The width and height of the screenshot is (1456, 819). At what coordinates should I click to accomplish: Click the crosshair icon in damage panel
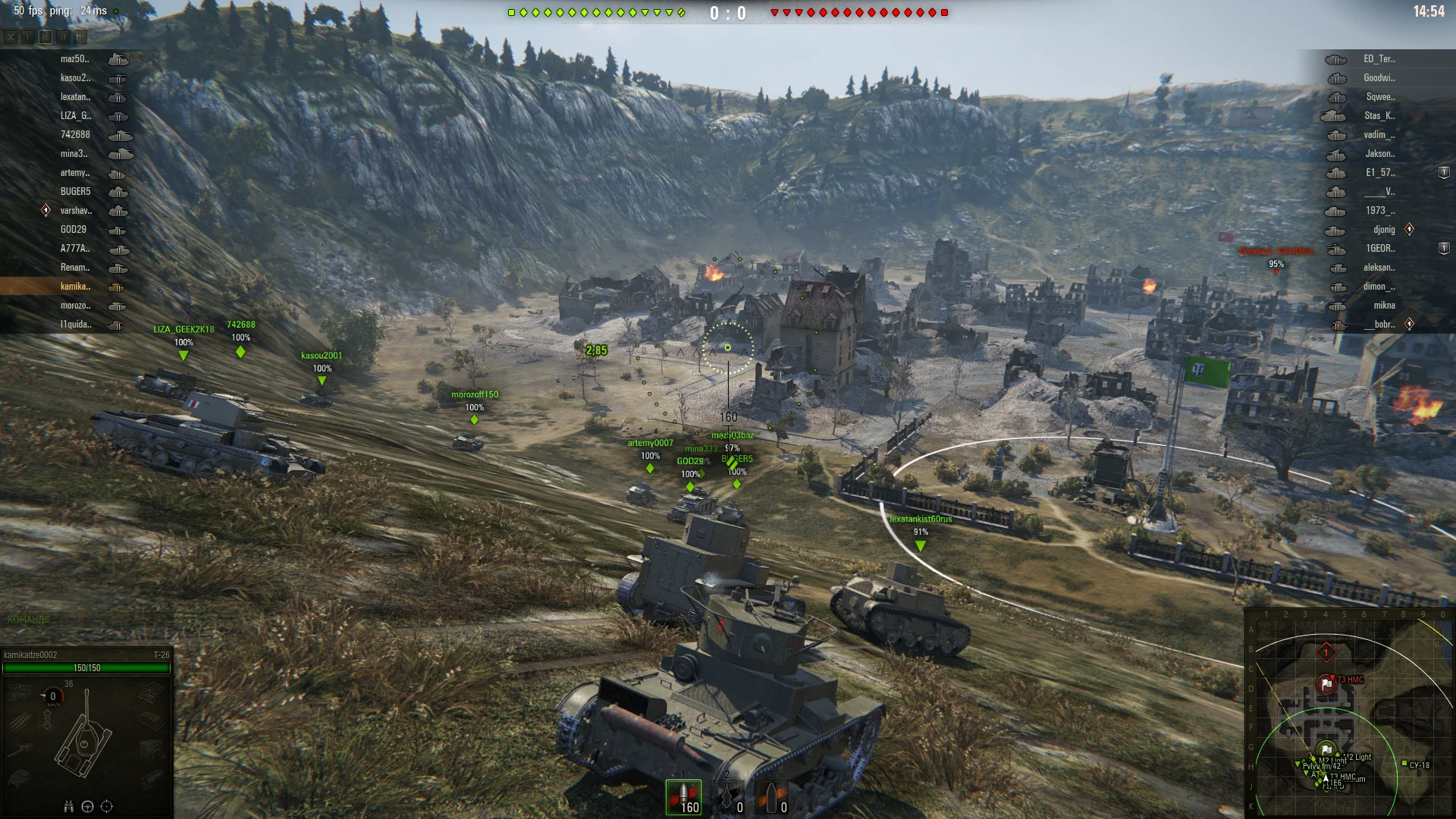click(107, 806)
